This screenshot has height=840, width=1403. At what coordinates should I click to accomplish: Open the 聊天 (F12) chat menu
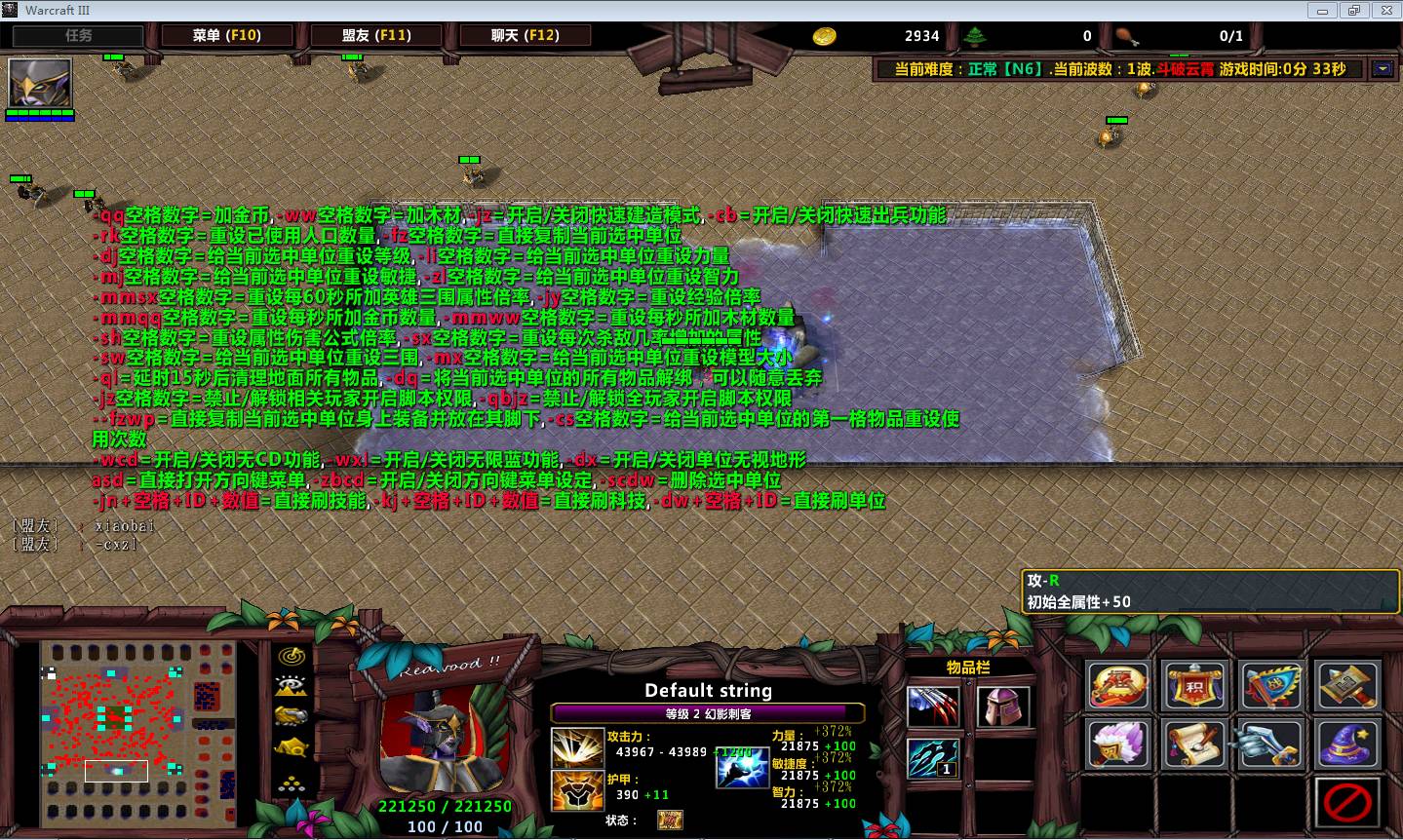click(x=526, y=35)
